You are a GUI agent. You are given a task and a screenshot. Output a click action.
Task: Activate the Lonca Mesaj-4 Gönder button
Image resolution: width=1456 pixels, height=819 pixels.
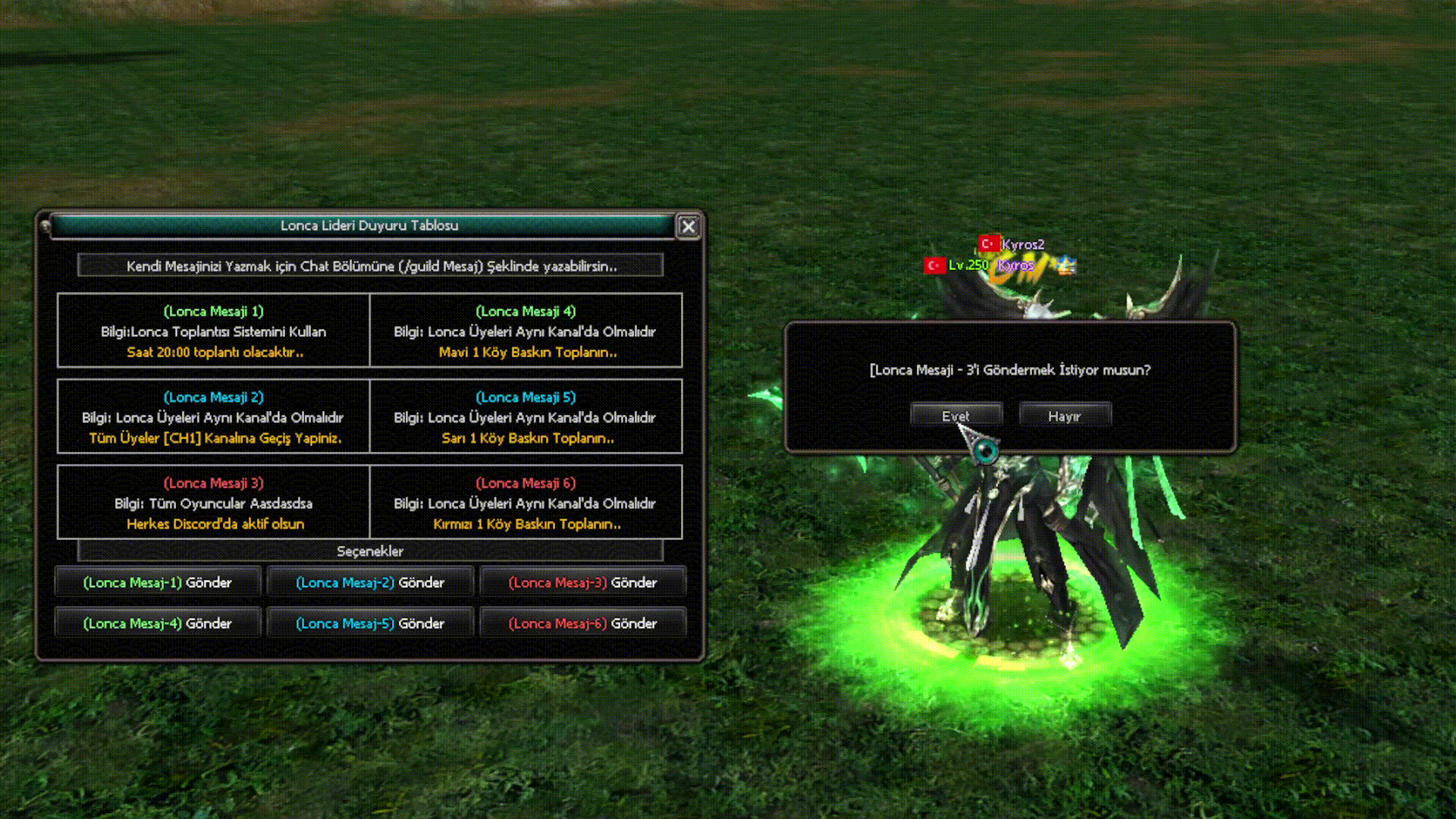(158, 623)
